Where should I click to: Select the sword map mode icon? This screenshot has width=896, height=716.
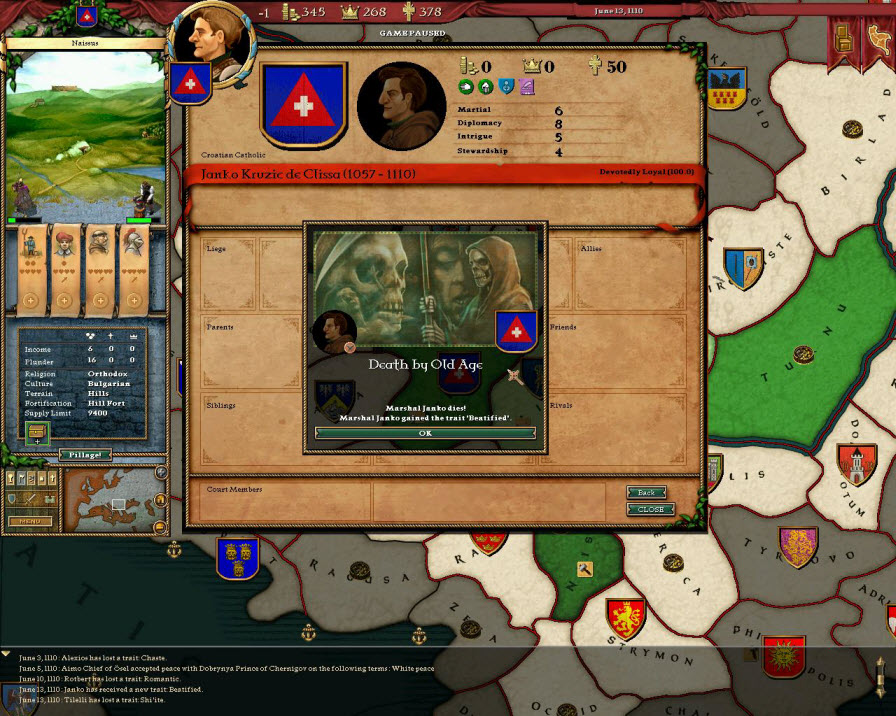point(32,498)
